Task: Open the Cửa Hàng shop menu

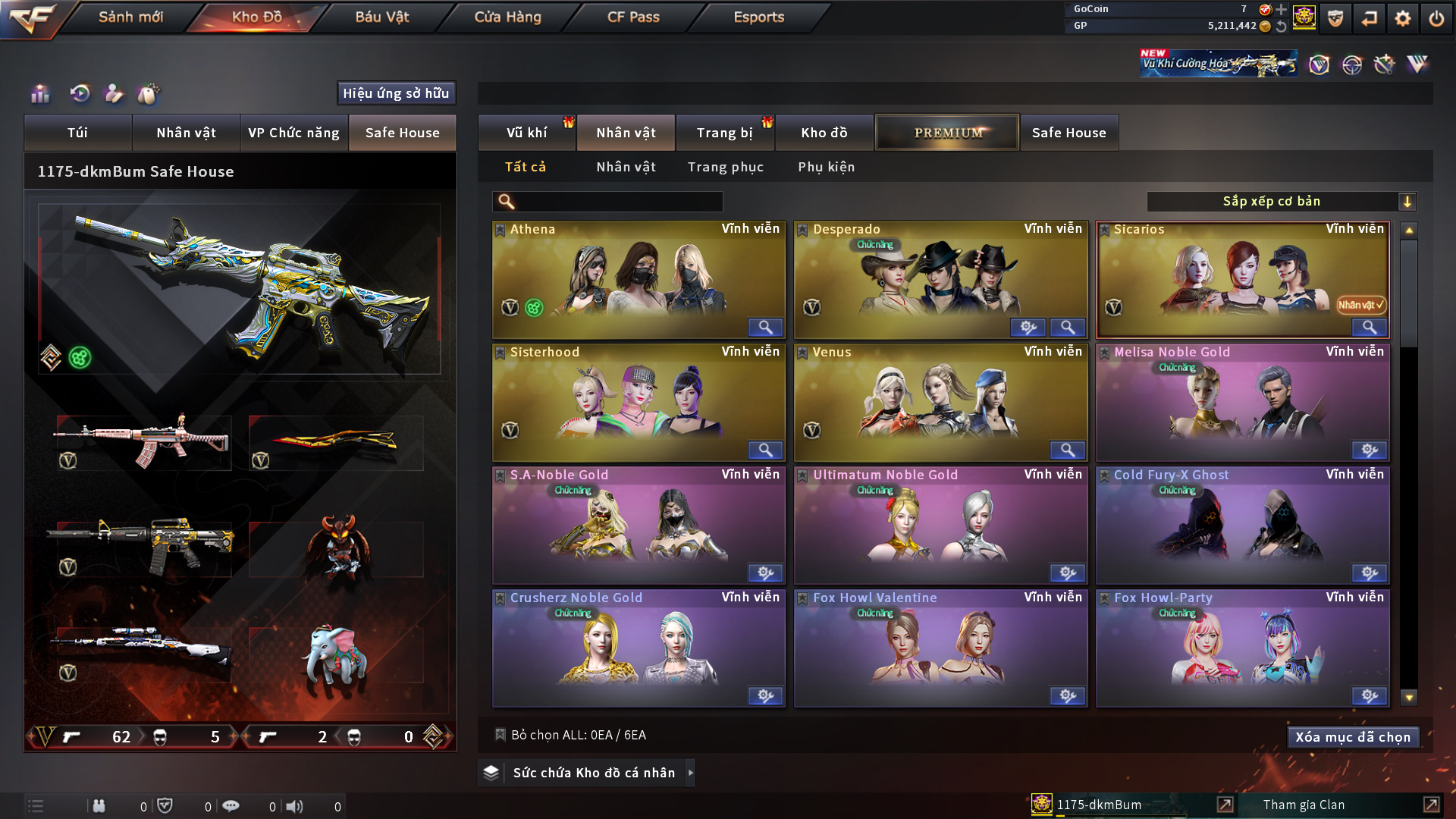Action: [x=507, y=17]
